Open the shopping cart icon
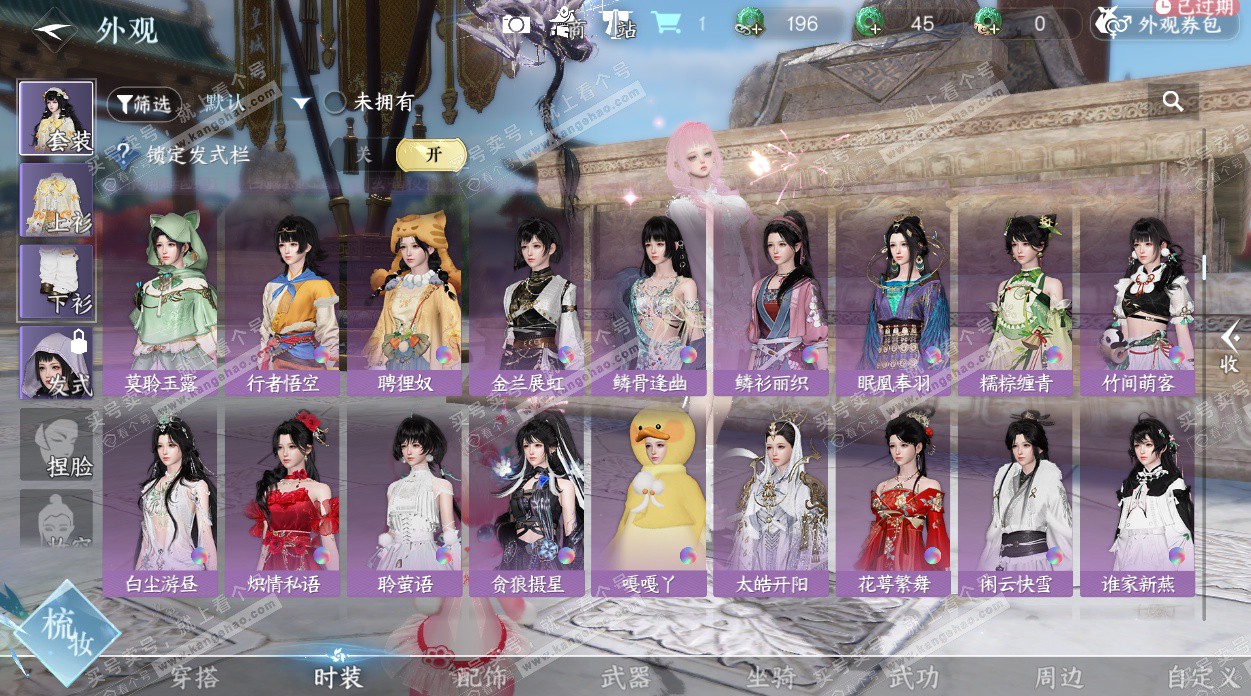This screenshot has height=696, width=1251. pos(665,23)
